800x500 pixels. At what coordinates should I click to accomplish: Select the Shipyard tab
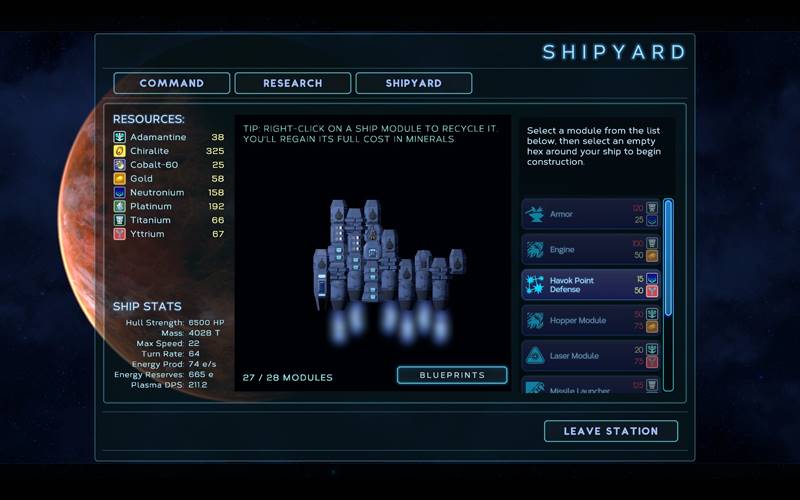point(413,83)
